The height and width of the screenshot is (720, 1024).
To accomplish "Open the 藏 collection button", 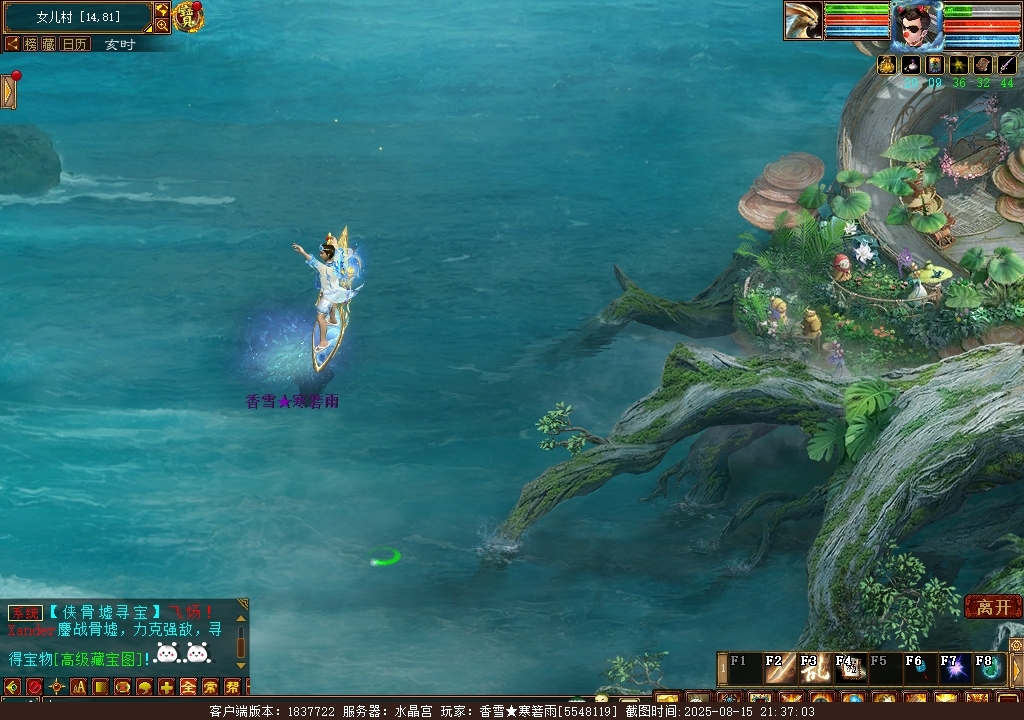I will tap(48, 44).
